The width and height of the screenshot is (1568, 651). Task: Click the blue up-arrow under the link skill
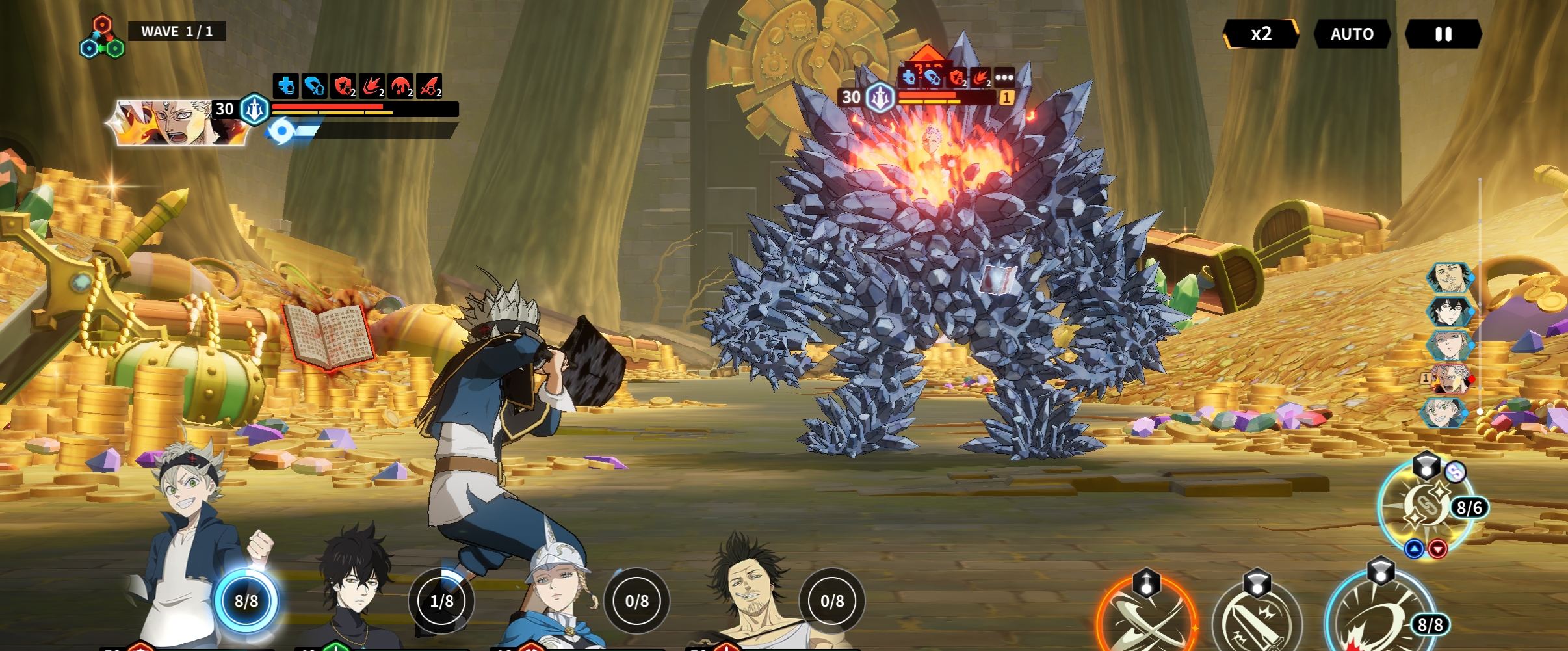[x=1414, y=549]
